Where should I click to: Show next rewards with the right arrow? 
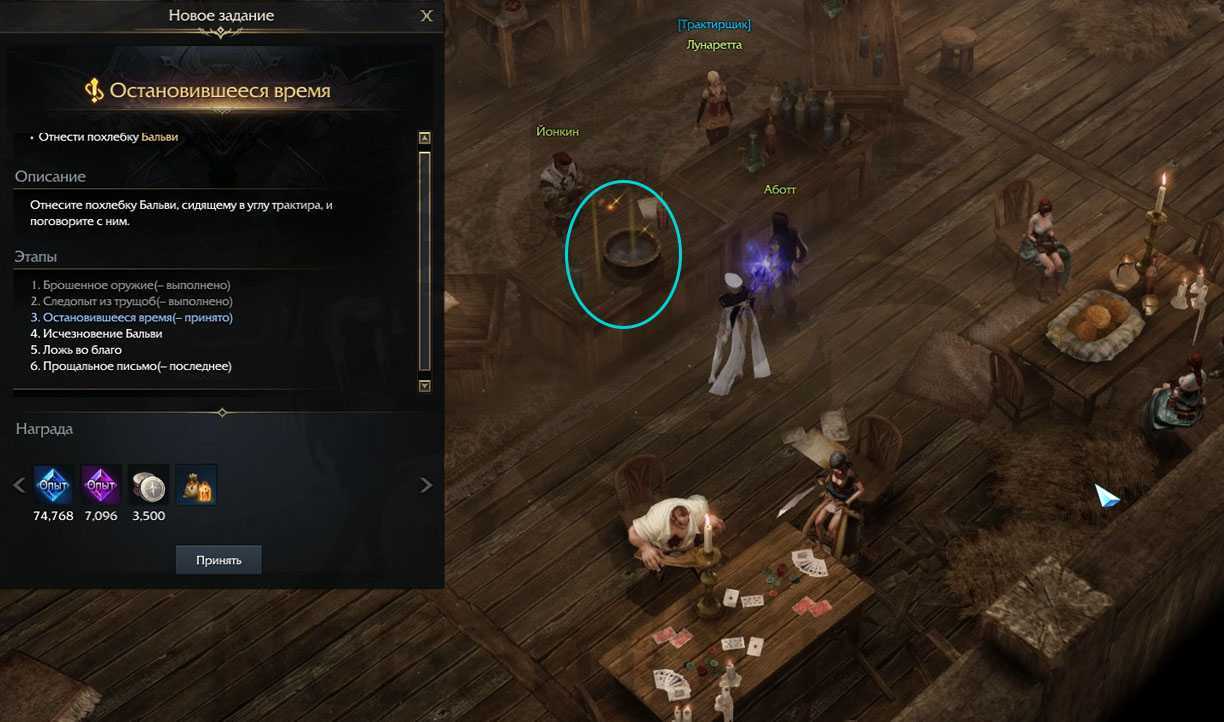click(x=426, y=485)
